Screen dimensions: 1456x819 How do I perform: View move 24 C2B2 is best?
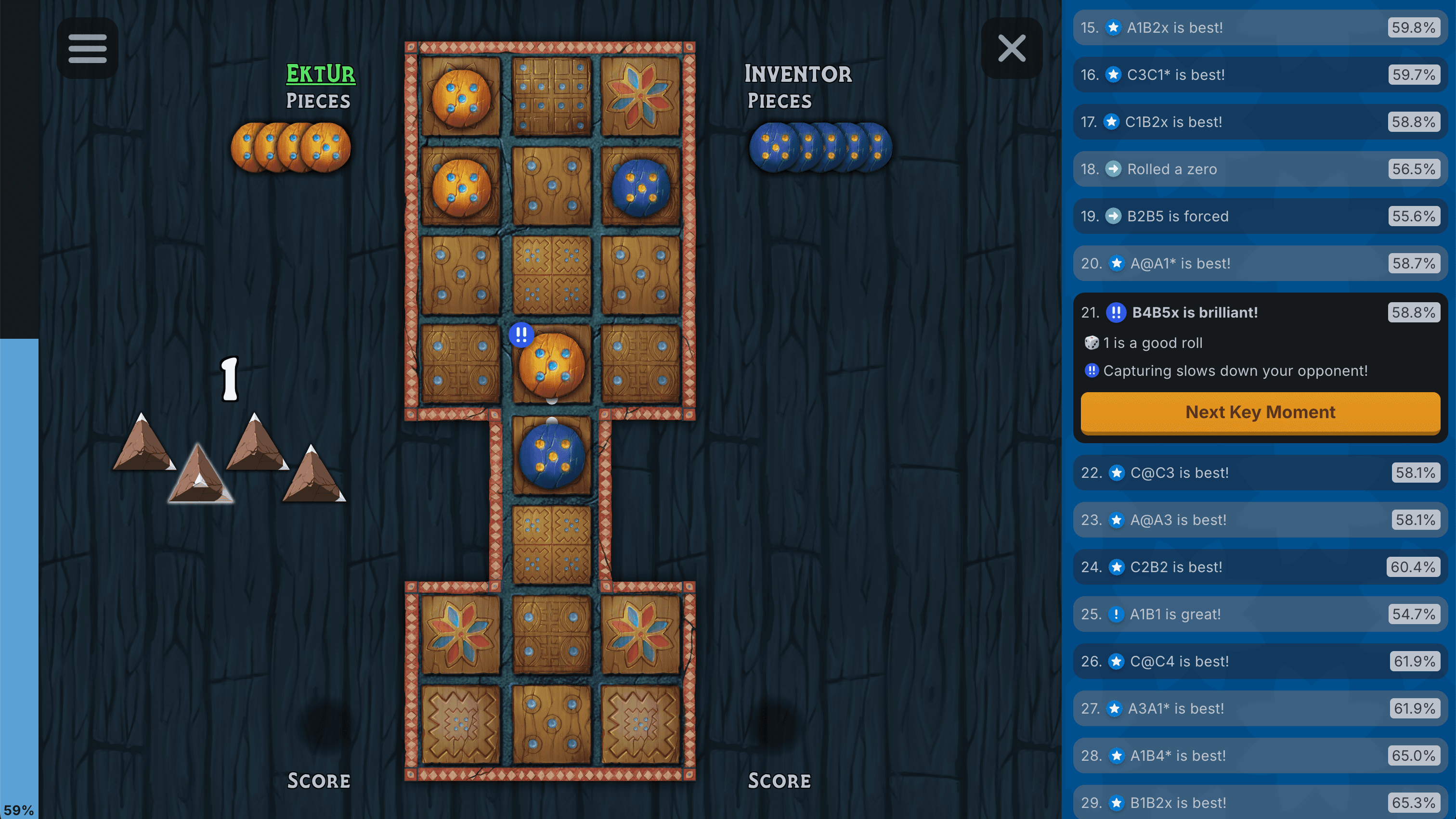tap(1260, 567)
